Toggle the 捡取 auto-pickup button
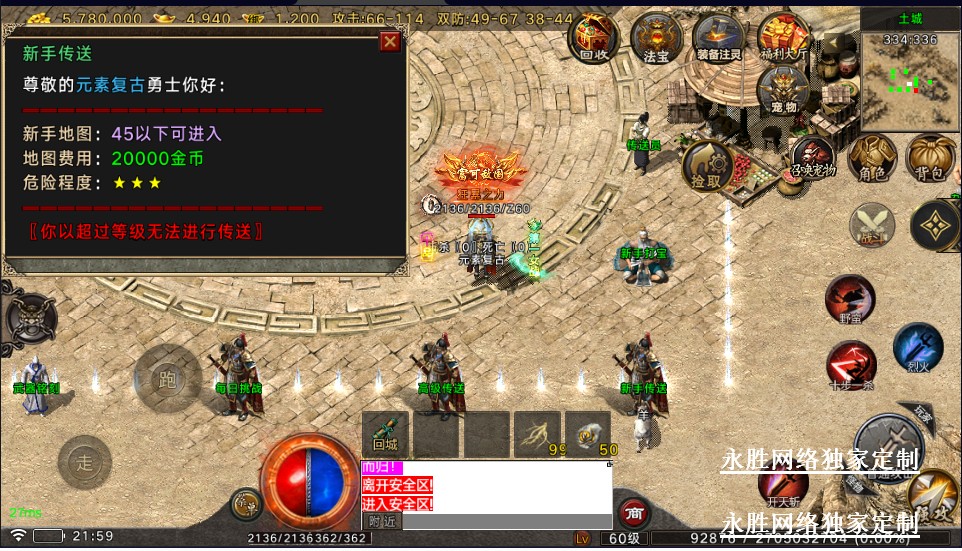 pos(707,165)
